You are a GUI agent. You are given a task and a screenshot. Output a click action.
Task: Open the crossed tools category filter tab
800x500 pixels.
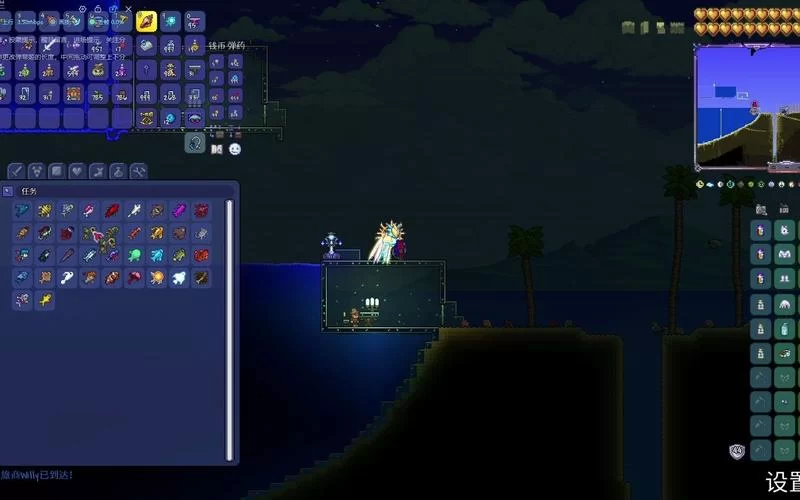(138, 171)
